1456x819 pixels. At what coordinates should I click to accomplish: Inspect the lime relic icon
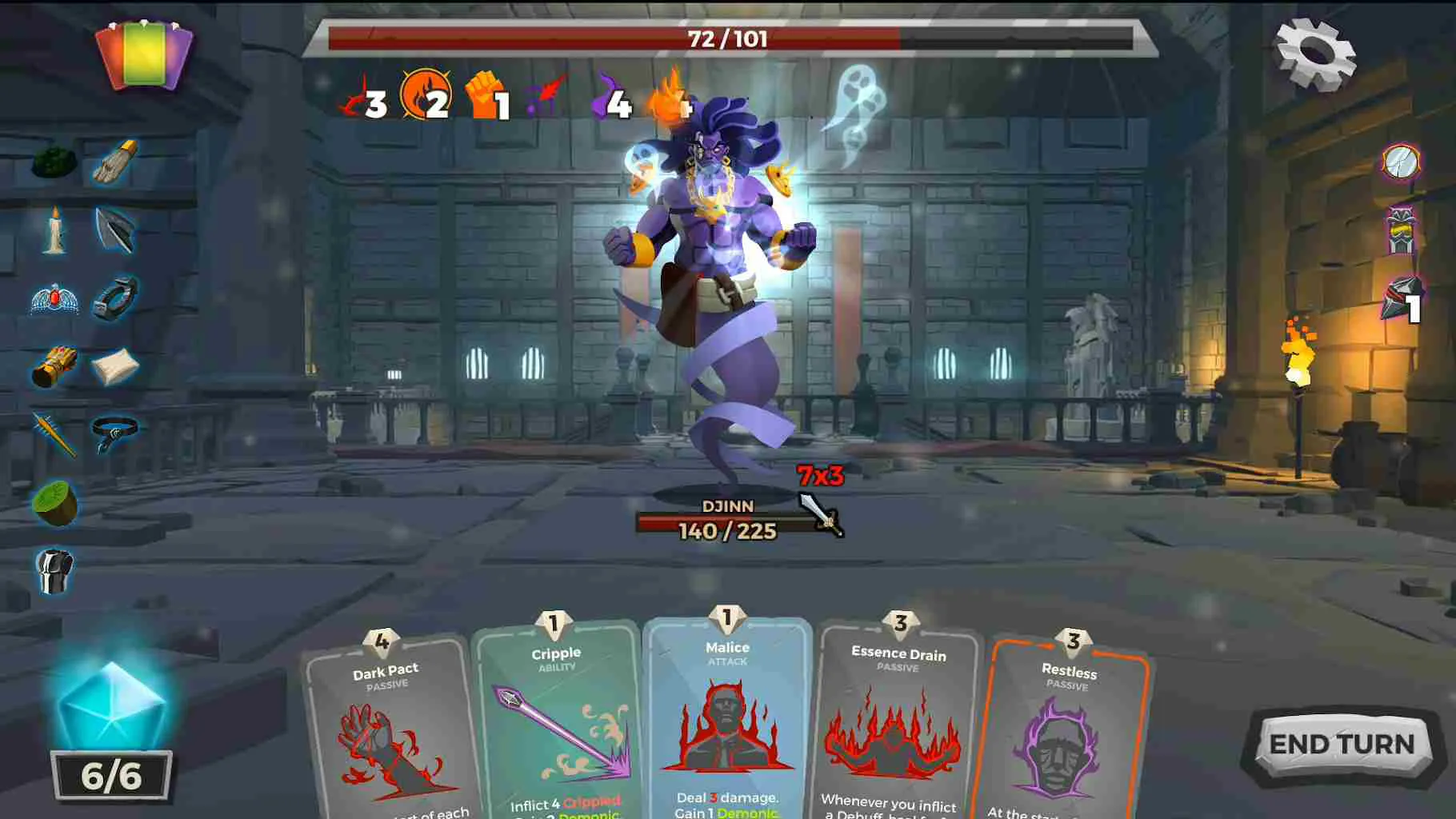[54, 504]
